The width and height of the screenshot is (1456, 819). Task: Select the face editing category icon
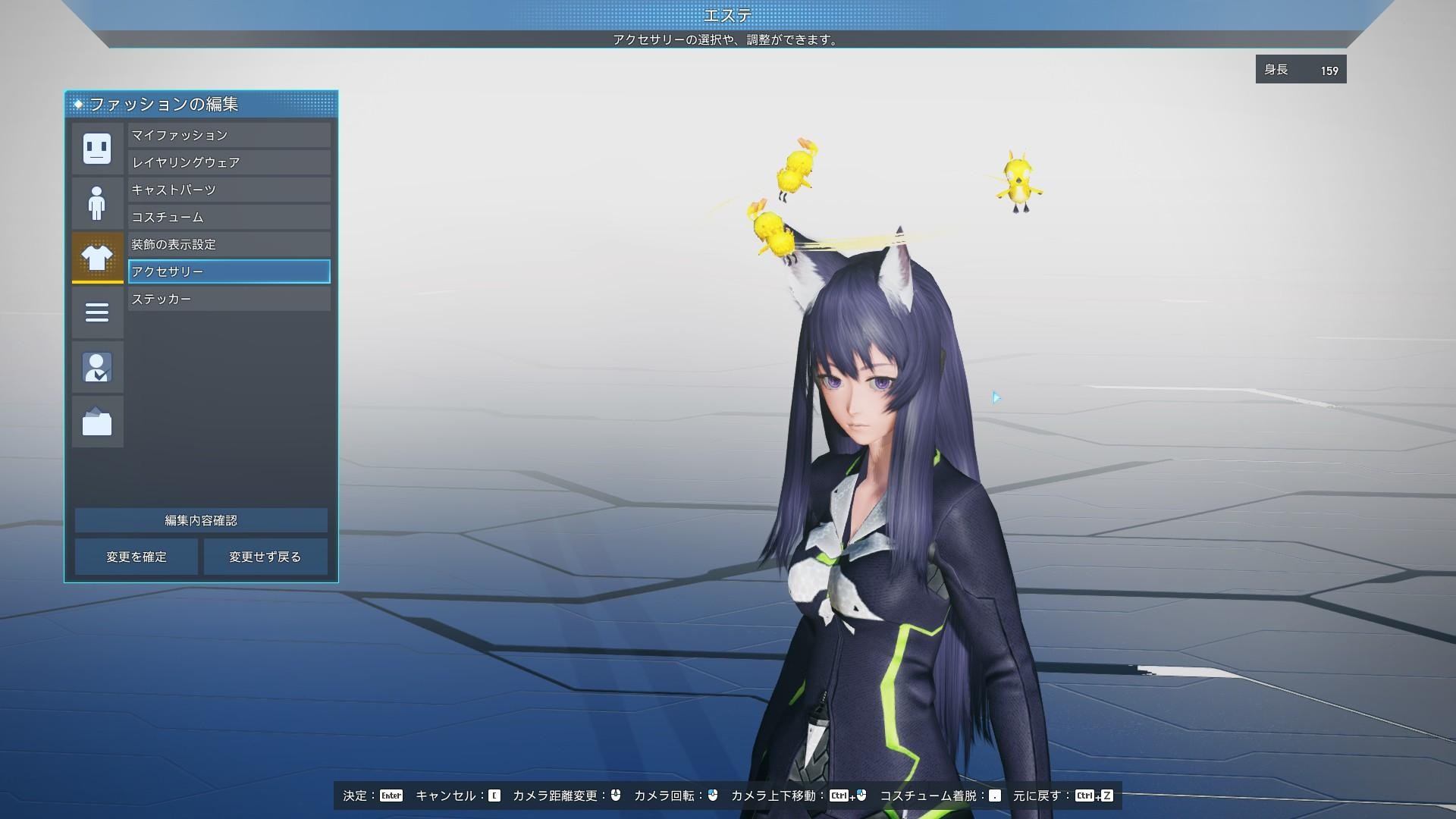click(97, 149)
